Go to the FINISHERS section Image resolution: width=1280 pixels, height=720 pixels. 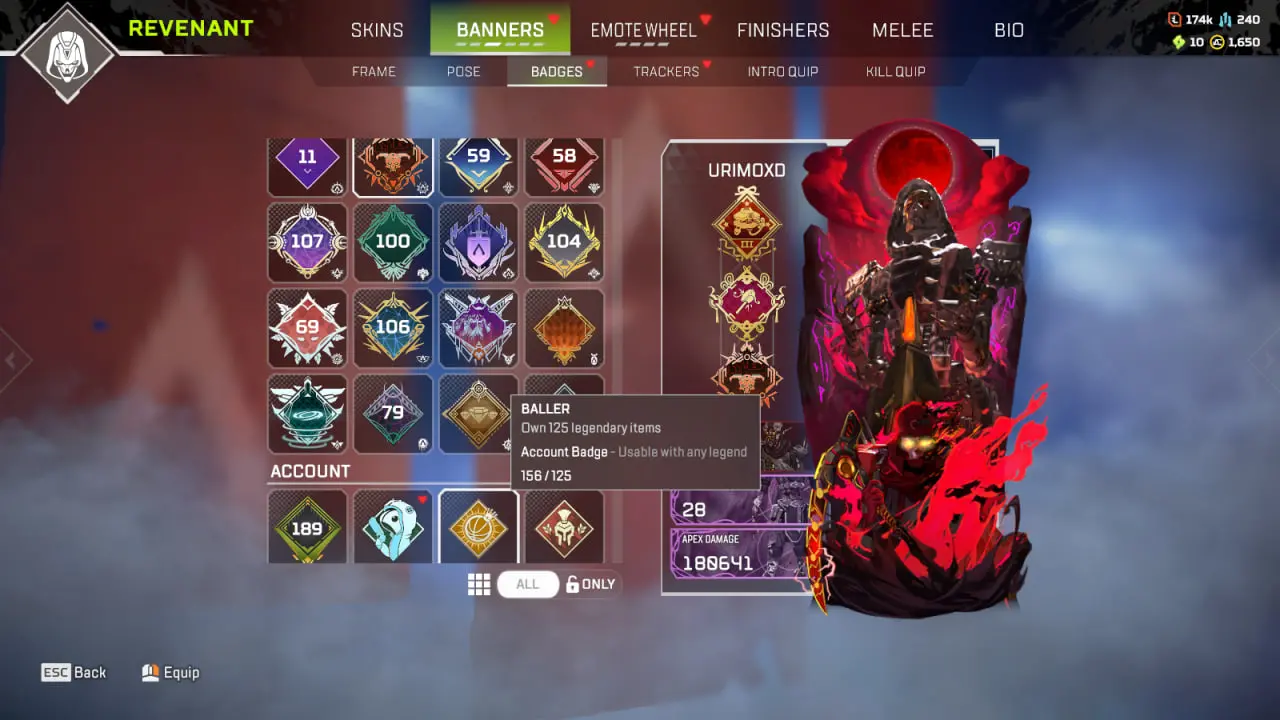[x=783, y=30]
